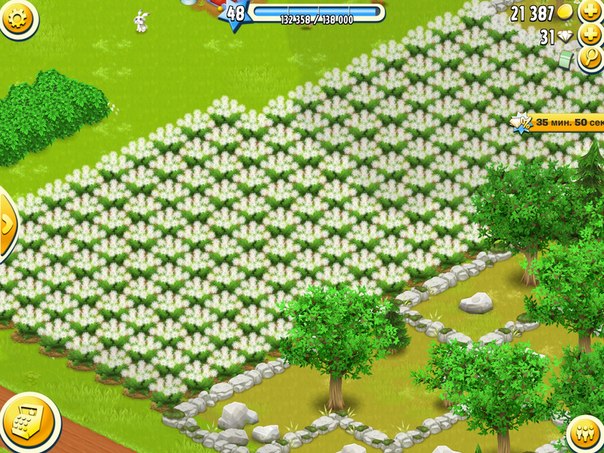Expand the yellow arrow side panel
This screenshot has height=453, width=604.
pyautogui.click(x=6, y=221)
